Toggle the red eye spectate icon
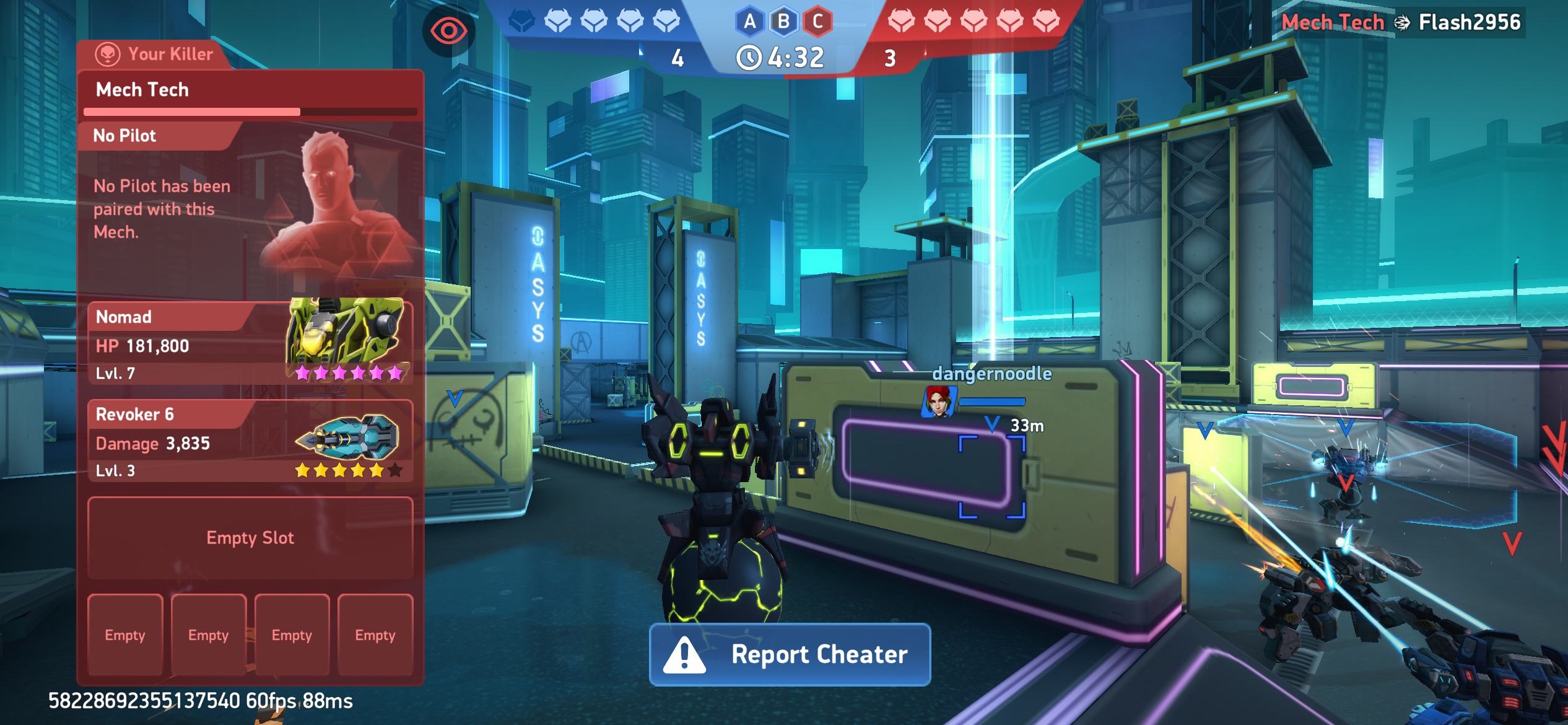1568x725 pixels. coord(448,30)
